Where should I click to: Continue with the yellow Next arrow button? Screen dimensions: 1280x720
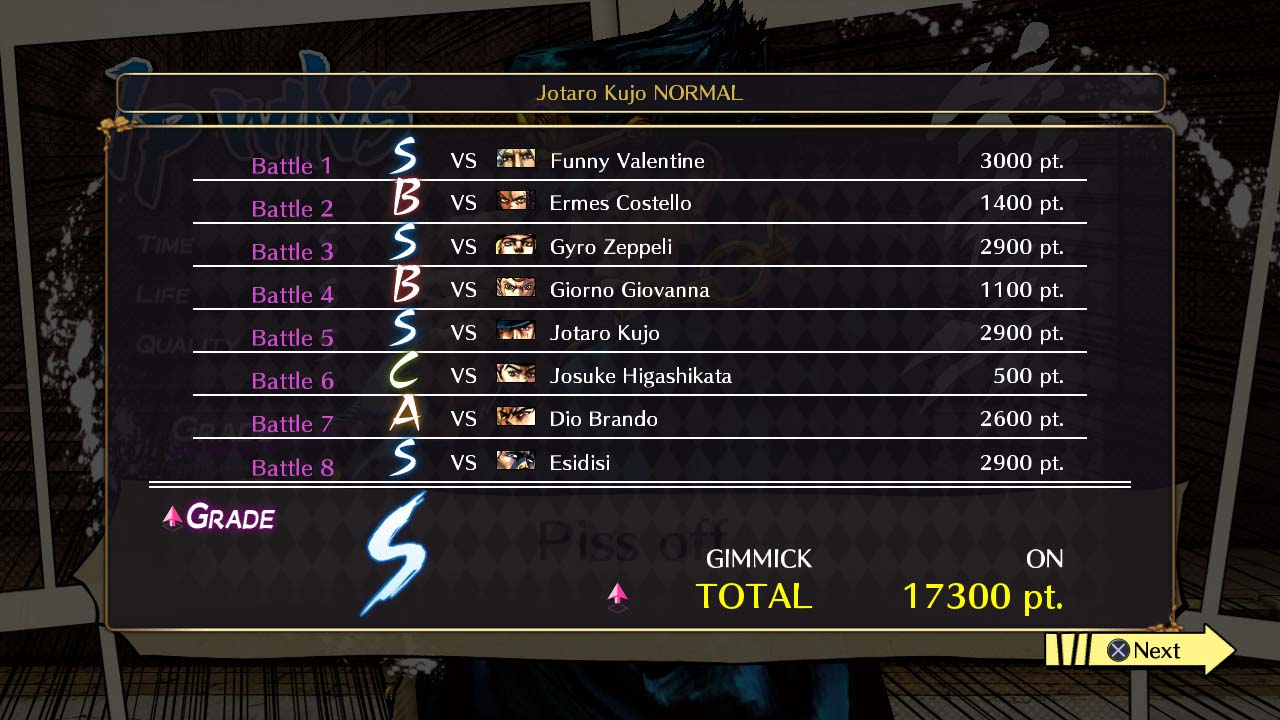1142,651
